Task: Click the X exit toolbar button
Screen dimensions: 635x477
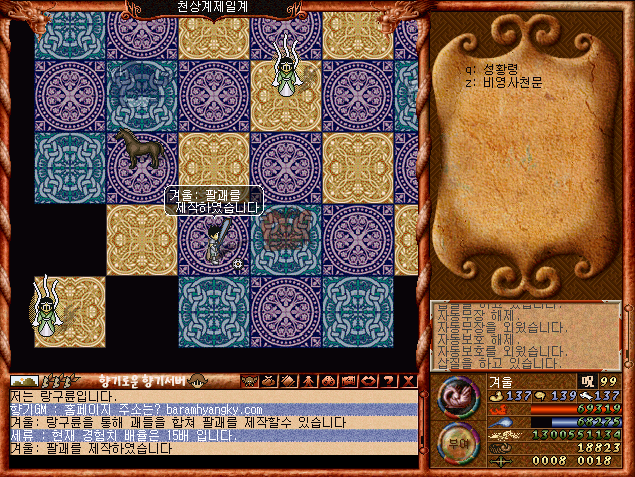Action: tap(408, 381)
